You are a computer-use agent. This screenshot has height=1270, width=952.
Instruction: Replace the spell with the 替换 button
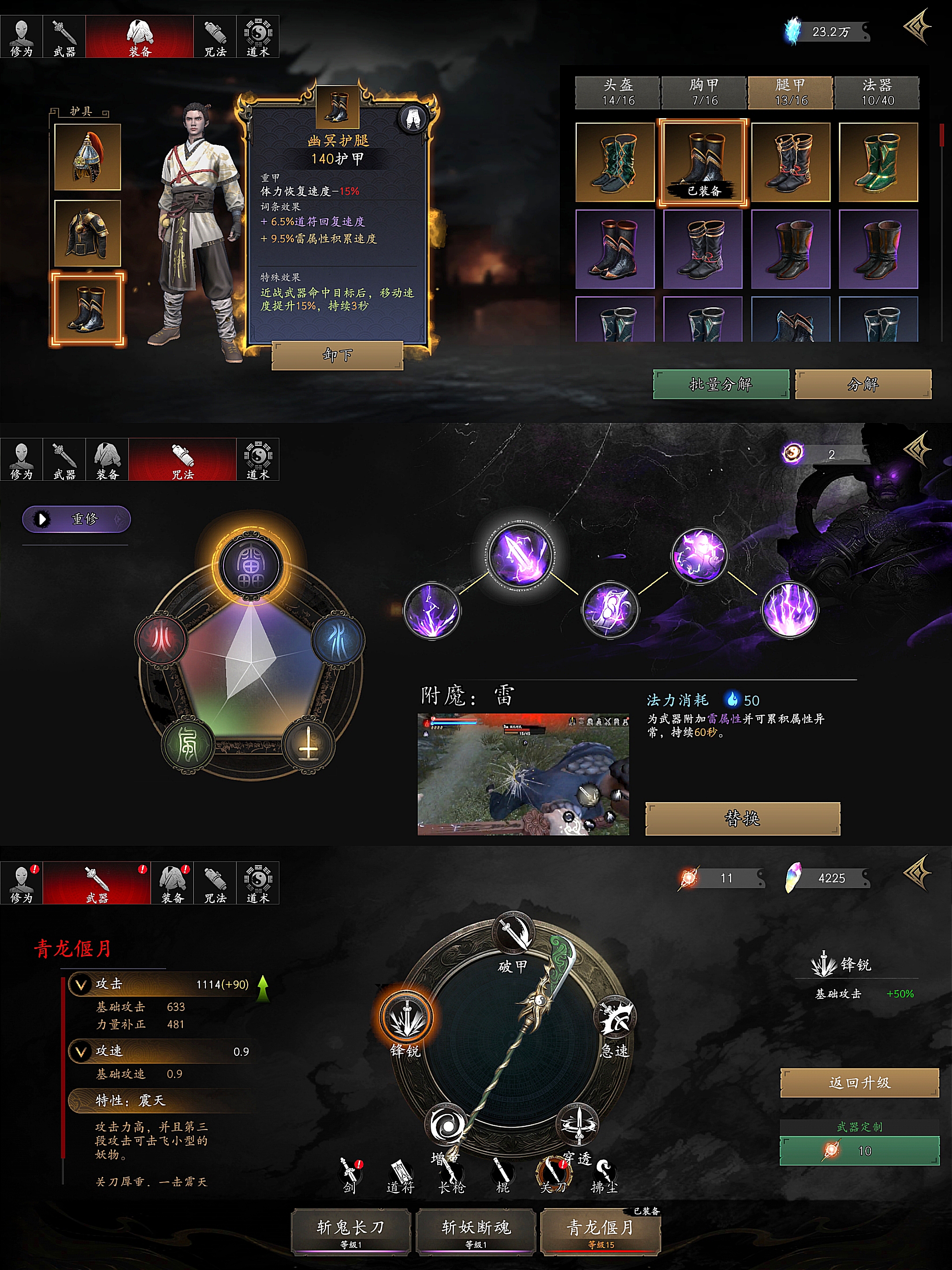point(743,818)
